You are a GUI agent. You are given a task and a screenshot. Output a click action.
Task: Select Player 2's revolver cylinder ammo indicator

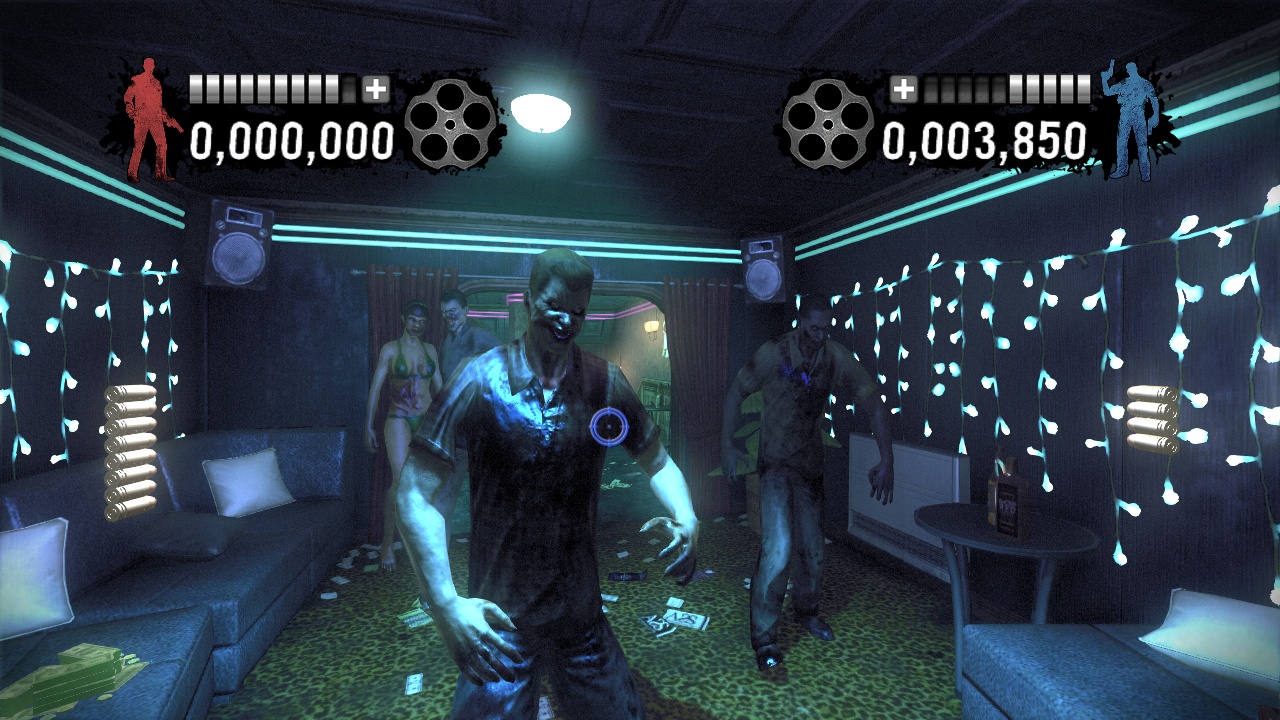[828, 125]
